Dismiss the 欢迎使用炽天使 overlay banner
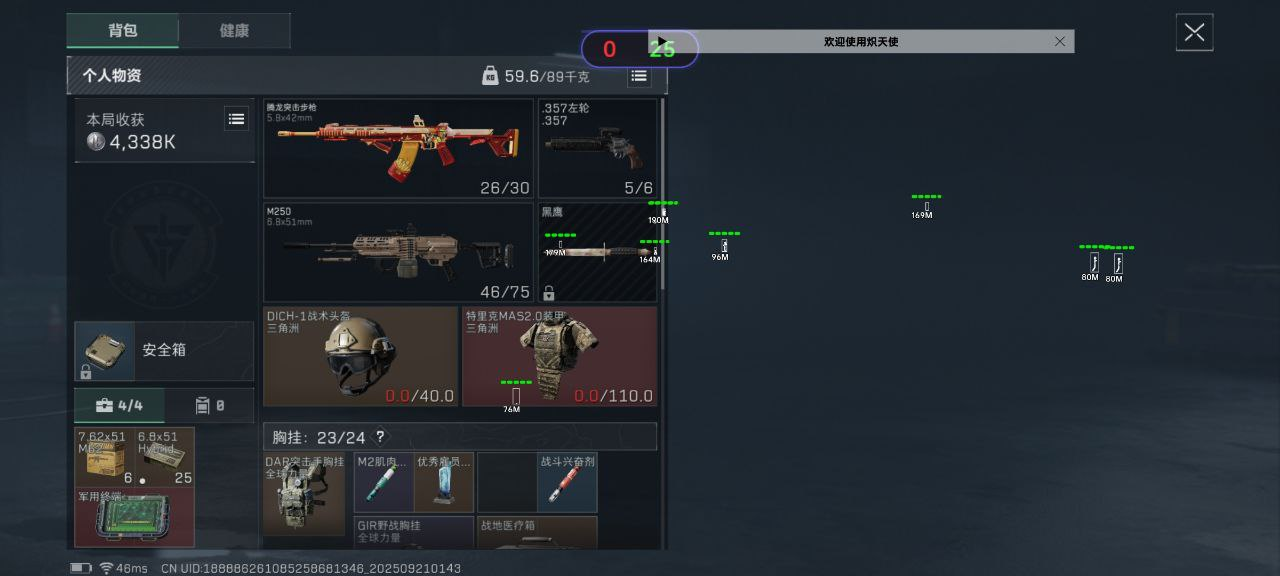Image resolution: width=1280 pixels, height=576 pixels. 1060,41
